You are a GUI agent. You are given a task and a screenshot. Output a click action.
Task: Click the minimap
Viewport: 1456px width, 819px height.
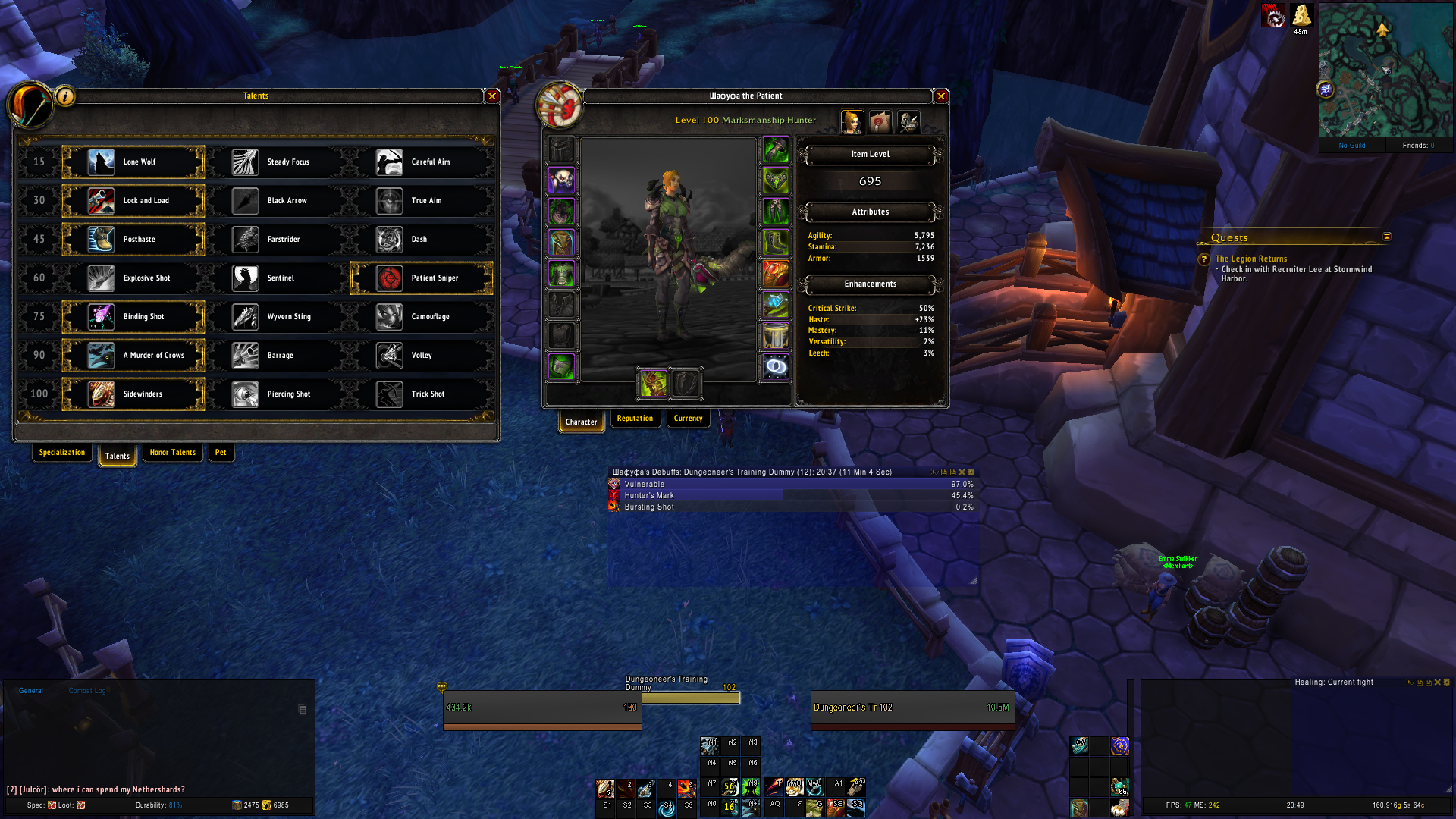pyautogui.click(x=1385, y=70)
